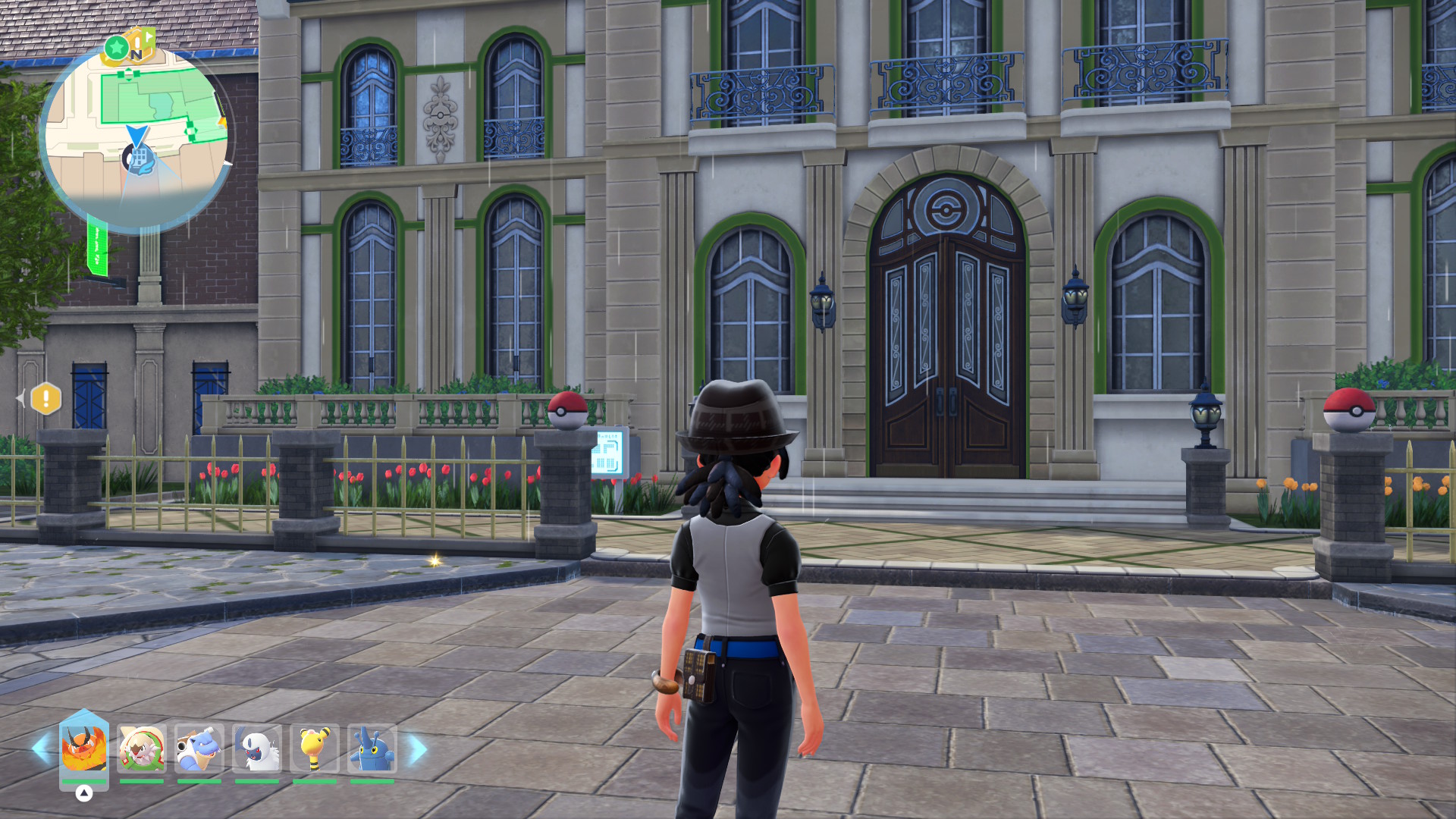The image size is (1456, 819).
Task: Click the left arrow beside the party bar
Action: pyautogui.click(x=41, y=748)
